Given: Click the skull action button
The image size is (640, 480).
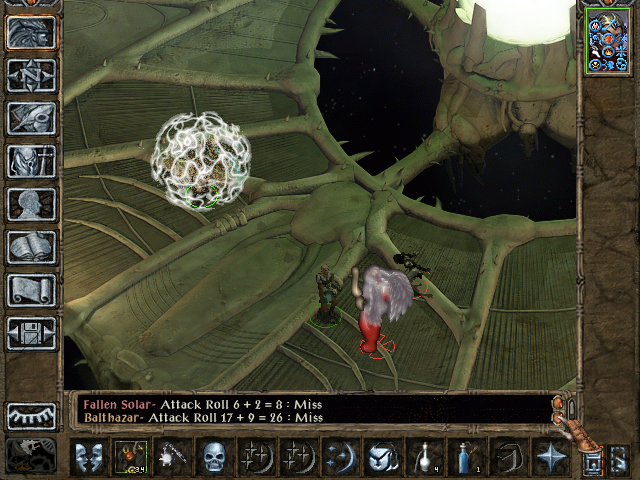Looking at the screenshot, I should 214,458.
